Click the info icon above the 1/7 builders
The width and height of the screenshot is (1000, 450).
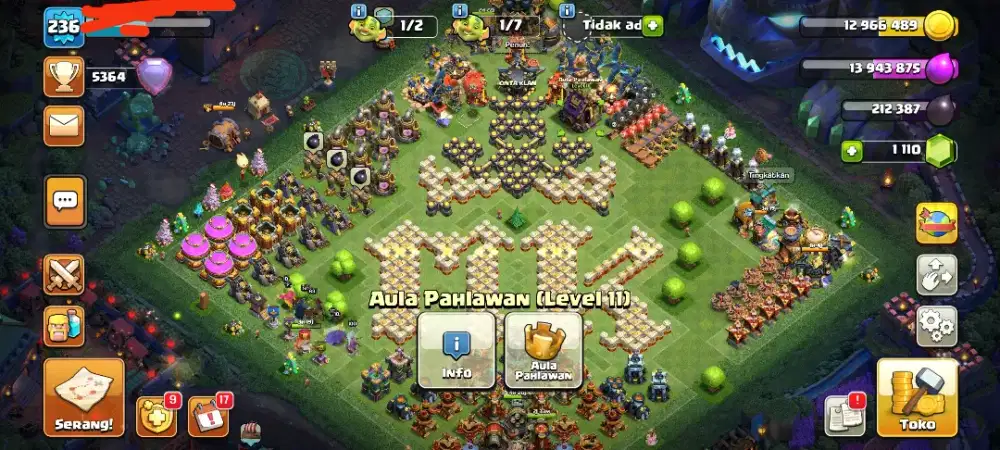tap(461, 10)
